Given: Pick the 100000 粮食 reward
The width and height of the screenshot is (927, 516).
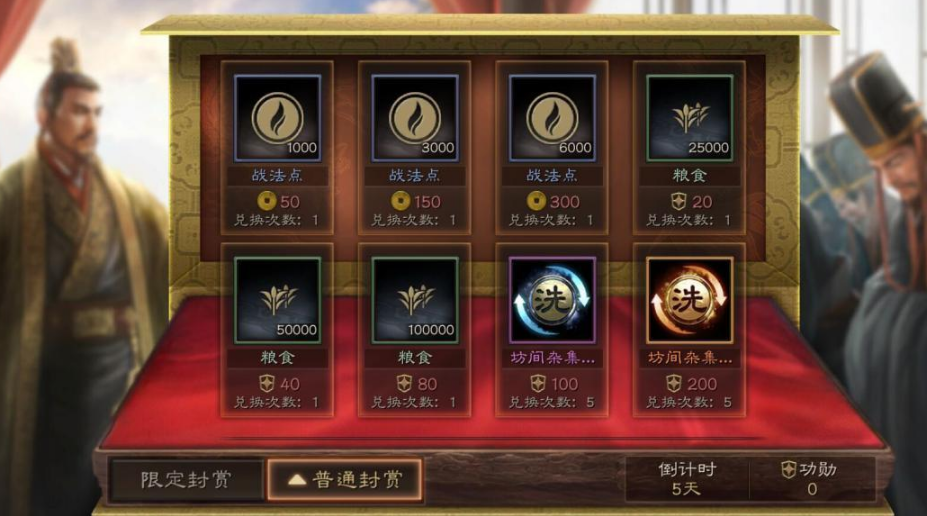Looking at the screenshot, I should [x=415, y=300].
